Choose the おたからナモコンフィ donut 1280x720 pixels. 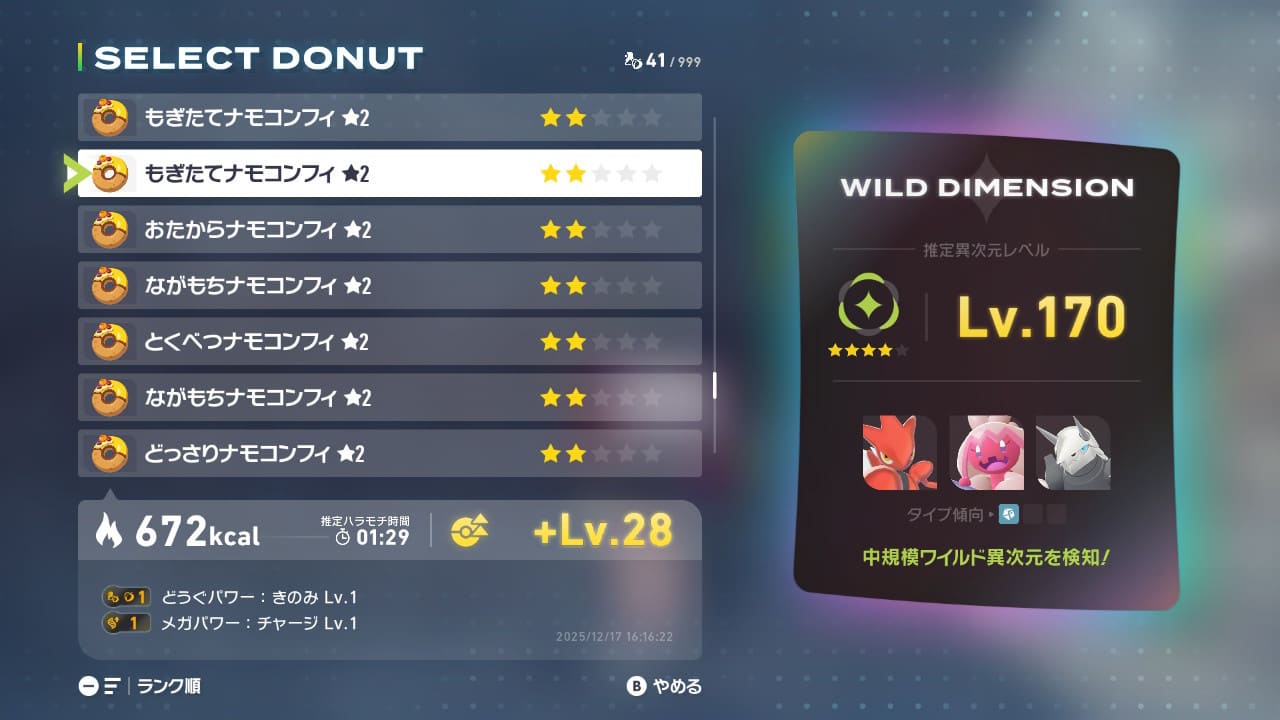389,230
